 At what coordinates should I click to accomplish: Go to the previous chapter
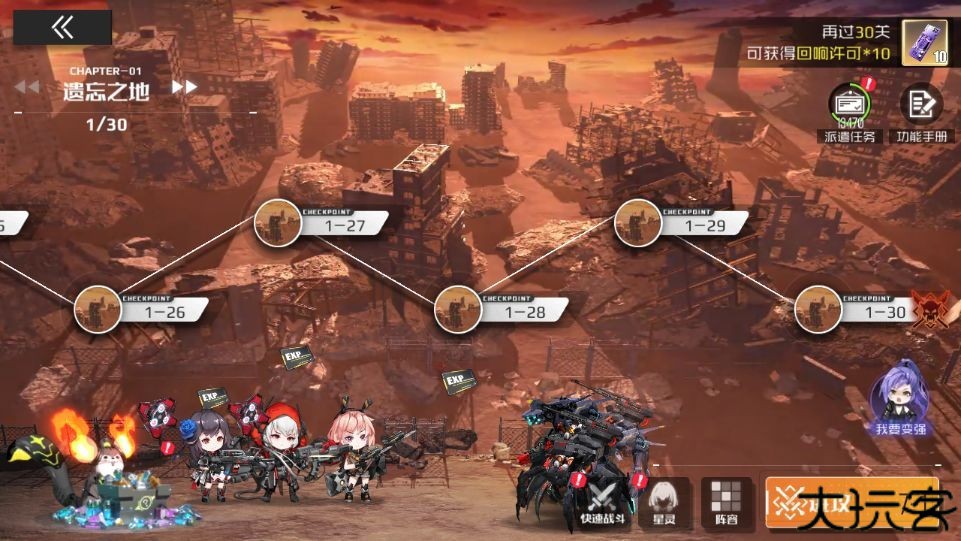click(x=27, y=87)
